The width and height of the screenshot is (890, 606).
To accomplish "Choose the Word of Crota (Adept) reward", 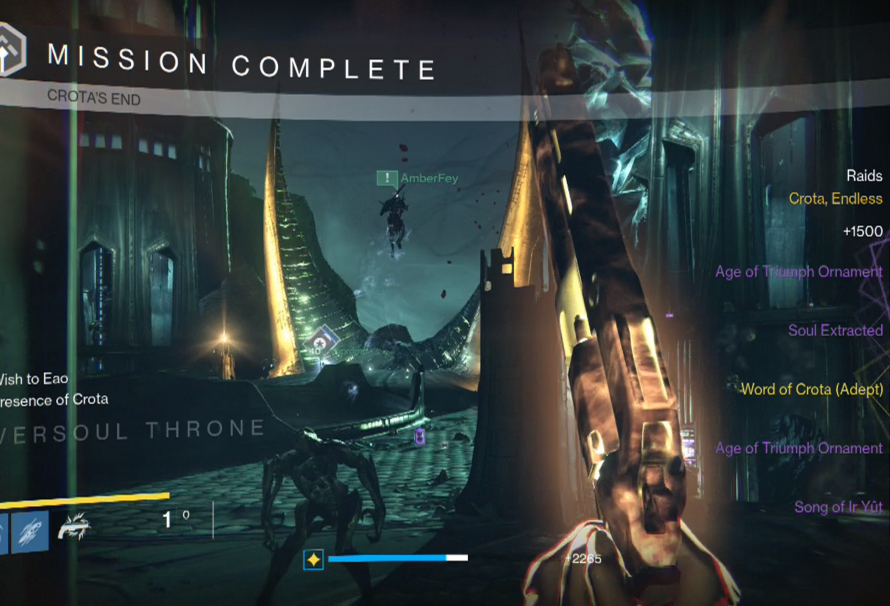I will click(x=811, y=389).
